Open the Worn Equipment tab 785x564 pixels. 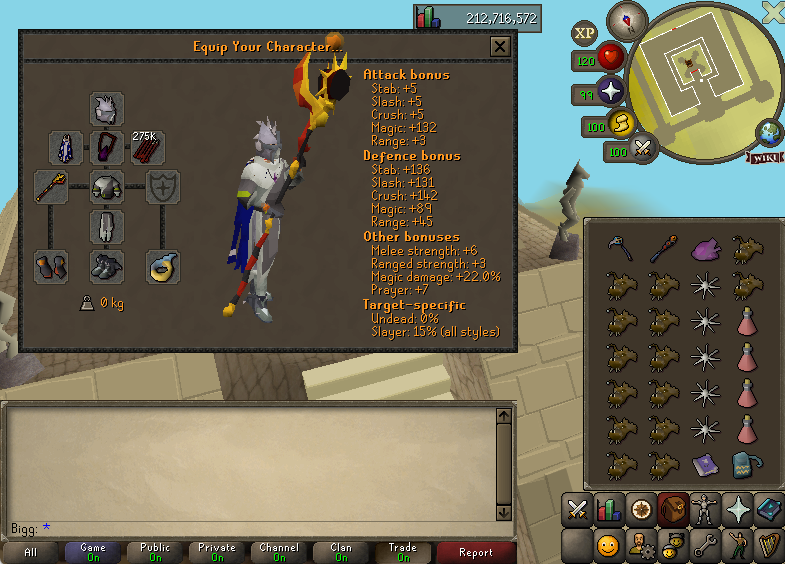tap(705, 510)
